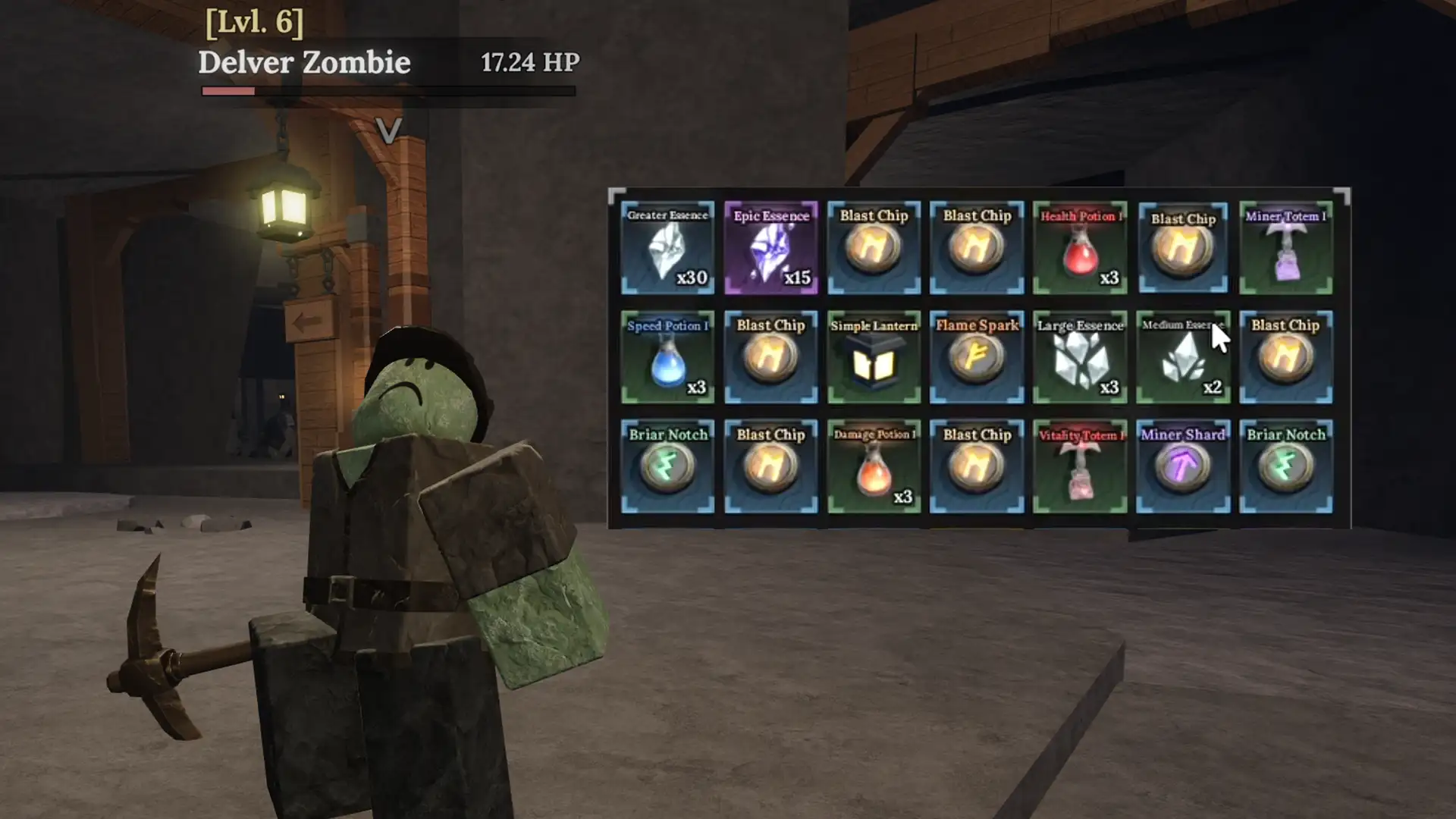Click the Large Essence x3 stack
Image resolution: width=1456 pixels, height=819 pixels.
(1080, 355)
